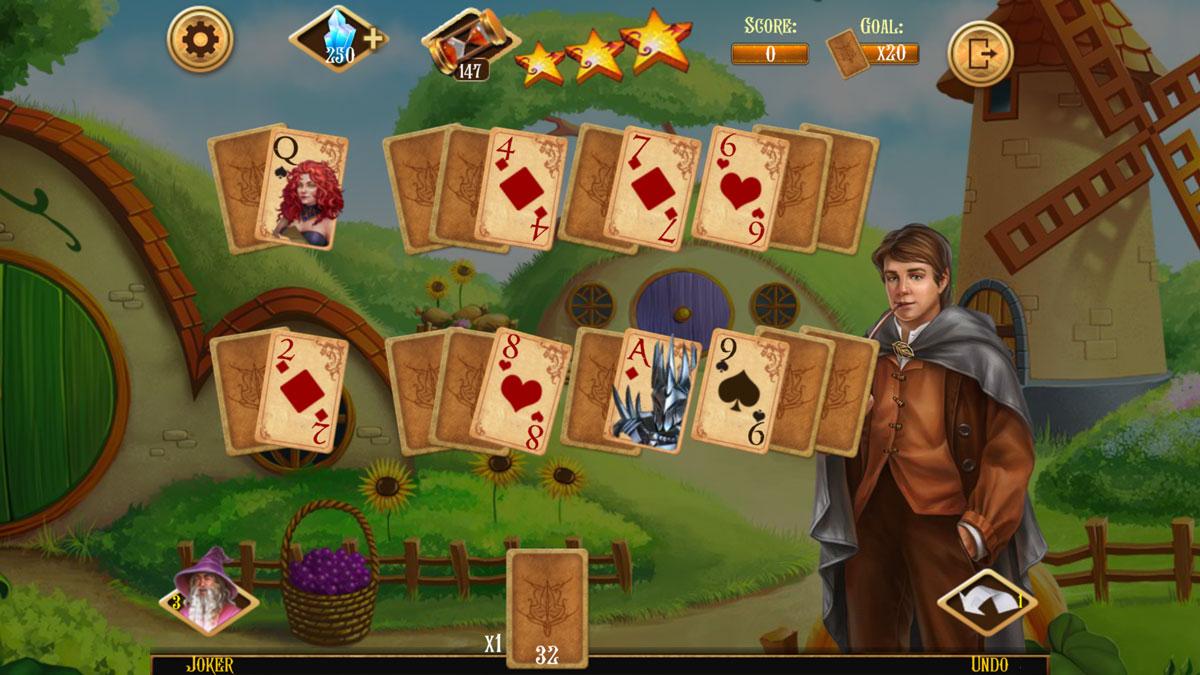
Task: Pick the 2 of diamonds card
Action: tap(303, 392)
